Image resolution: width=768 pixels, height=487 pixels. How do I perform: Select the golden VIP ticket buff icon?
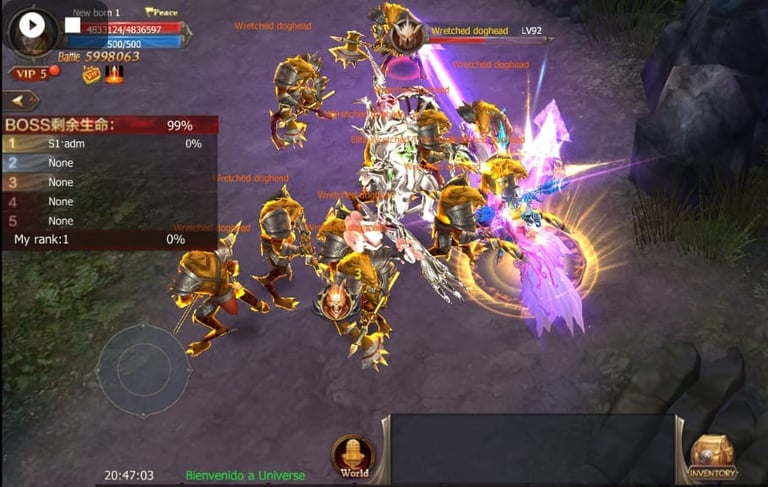[x=91, y=74]
